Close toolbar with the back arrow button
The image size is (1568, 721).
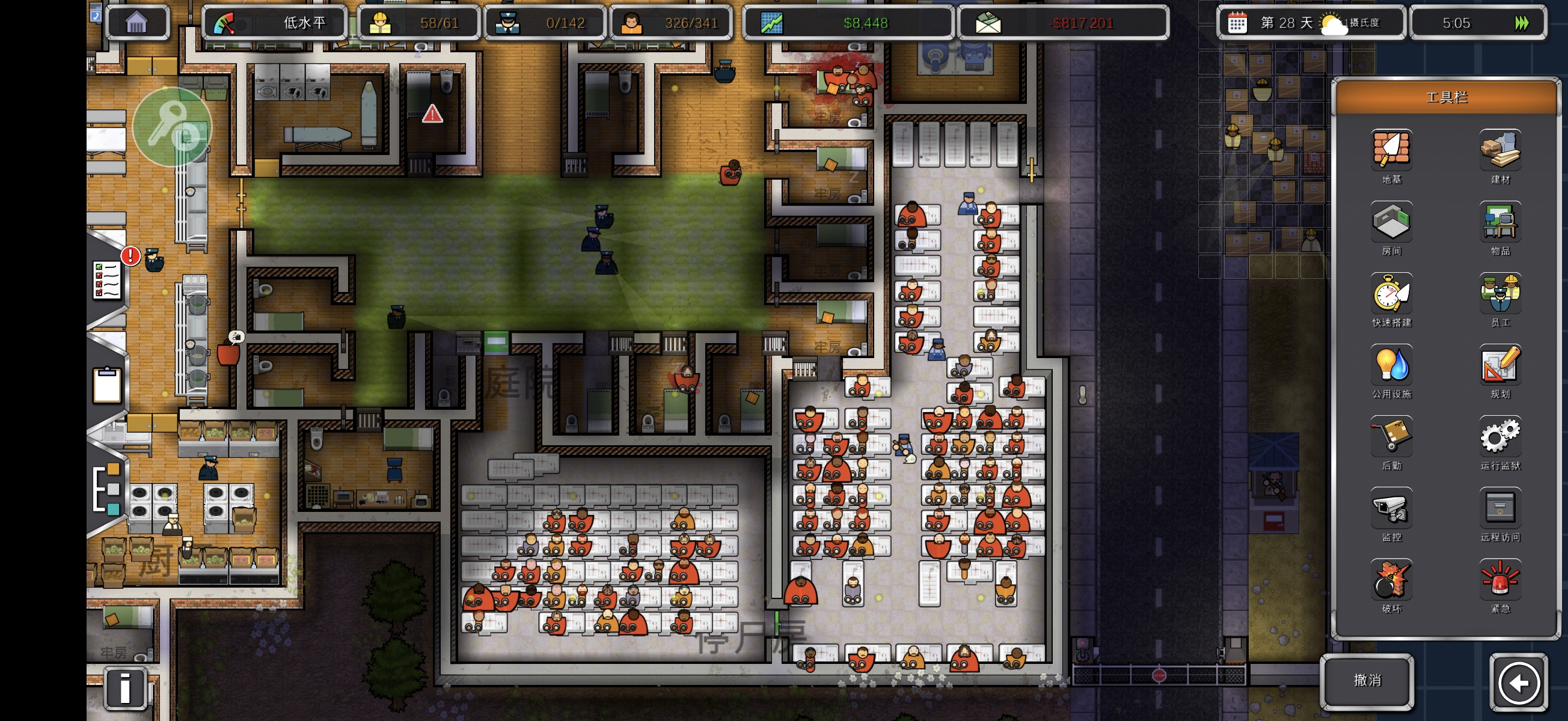(1518, 683)
